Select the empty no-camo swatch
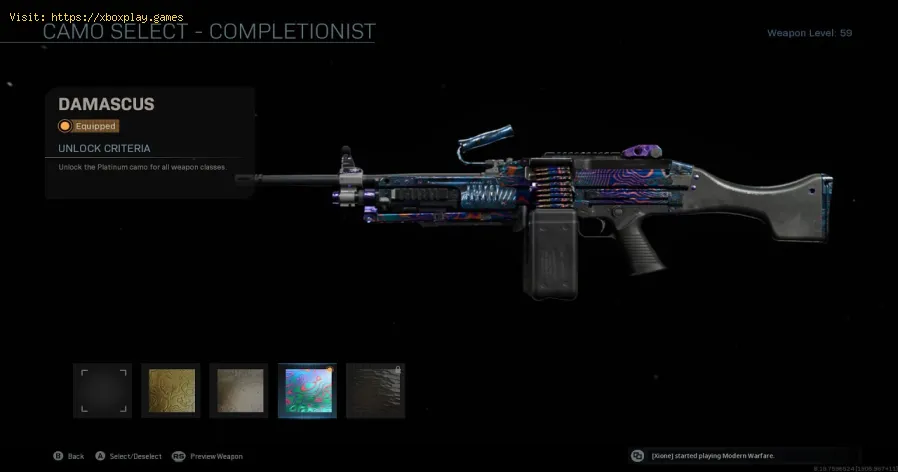898x472 pixels. 102,390
